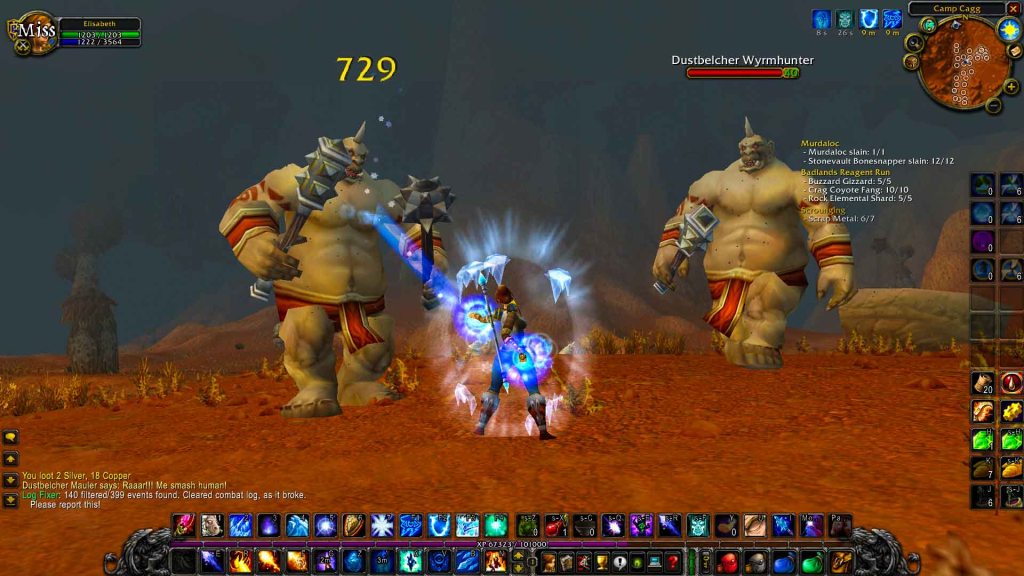The image size is (1024, 576).
Task: Open the green bag slot
Action: (x=813, y=561)
